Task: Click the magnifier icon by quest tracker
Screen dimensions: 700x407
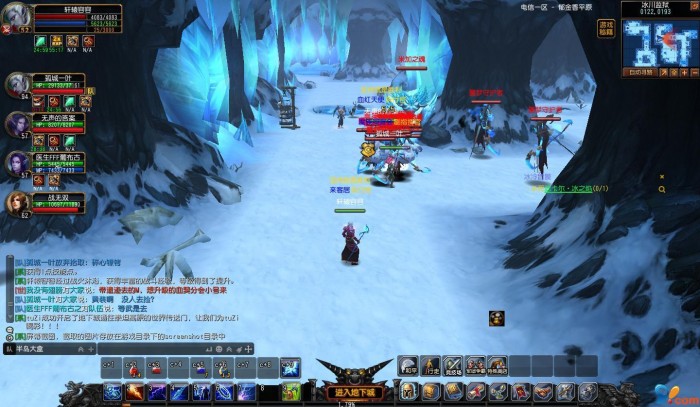Action: click(x=662, y=188)
